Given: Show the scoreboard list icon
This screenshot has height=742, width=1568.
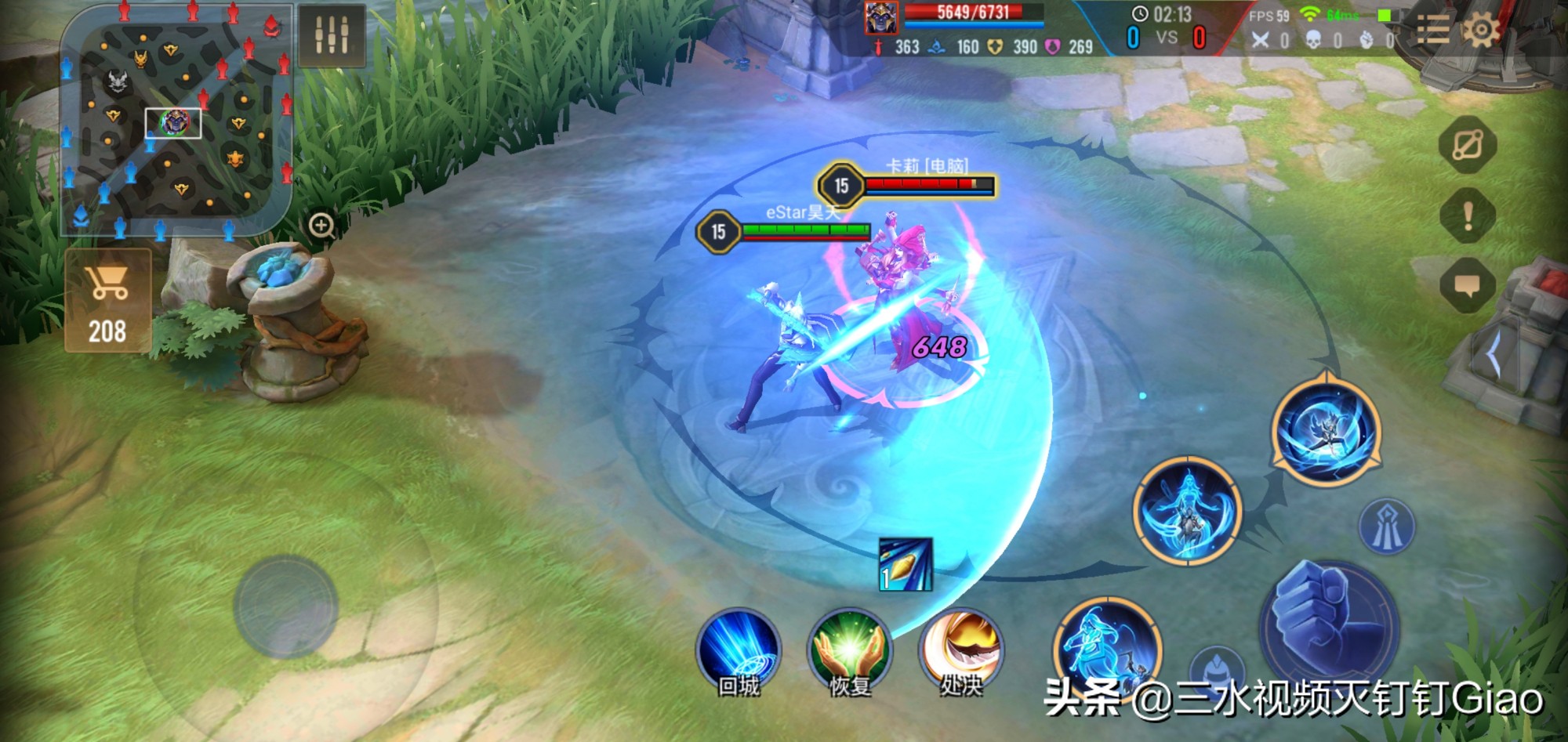Looking at the screenshot, I should point(1433,31).
